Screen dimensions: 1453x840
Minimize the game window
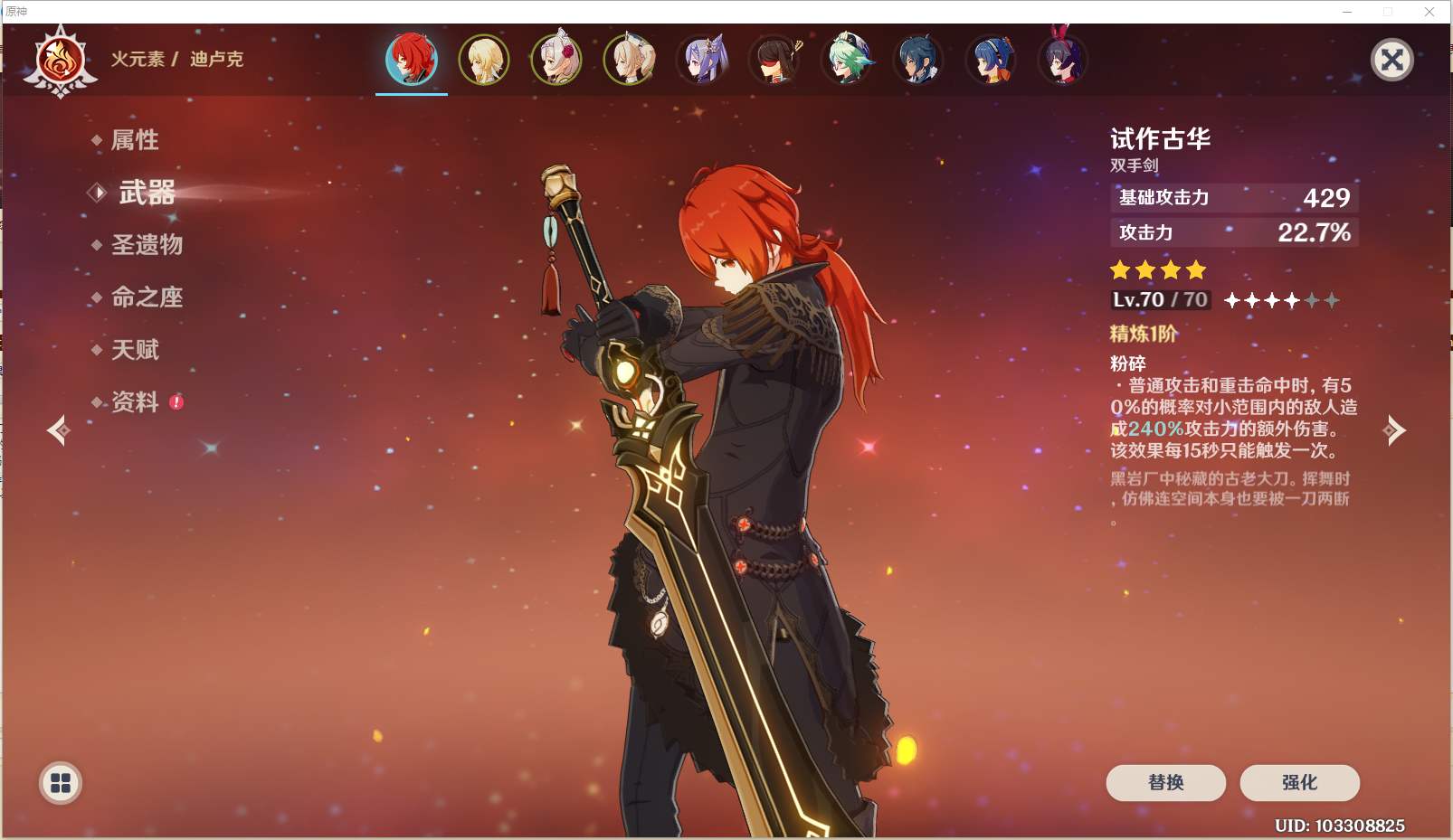pyautogui.click(x=1347, y=12)
